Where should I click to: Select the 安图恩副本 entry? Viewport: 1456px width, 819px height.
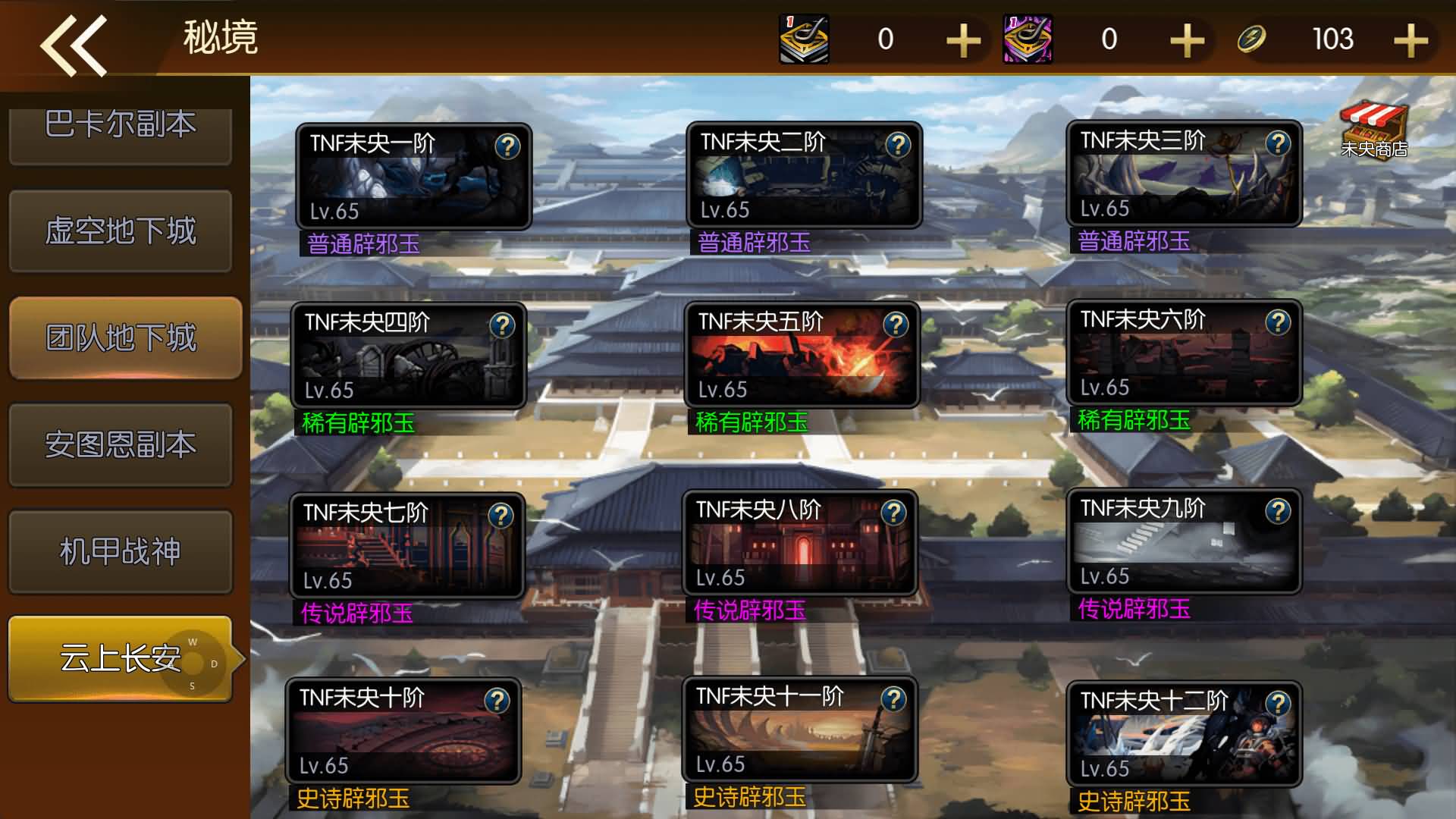pyautogui.click(x=121, y=445)
